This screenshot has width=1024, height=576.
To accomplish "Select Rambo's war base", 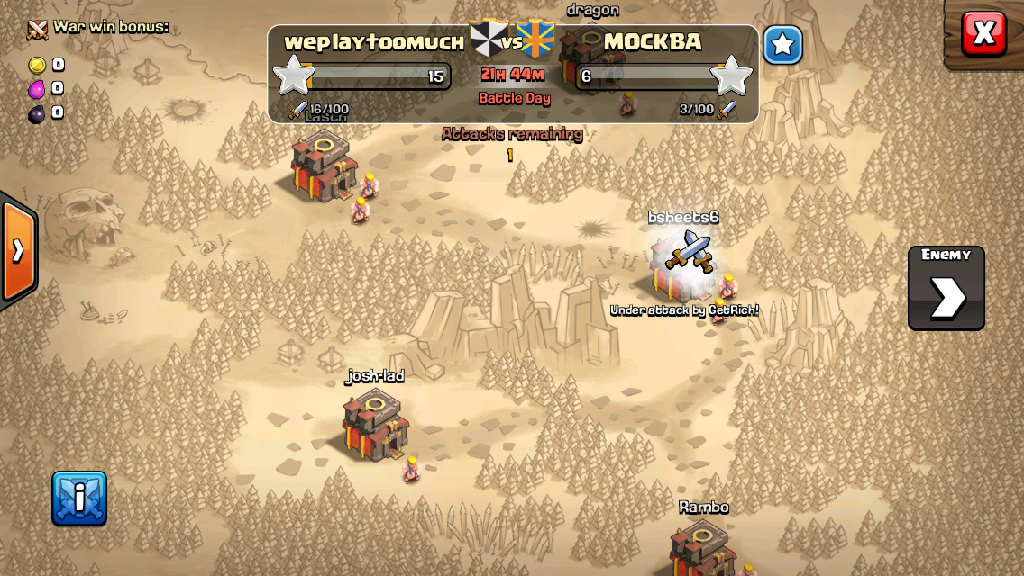I will (x=703, y=548).
